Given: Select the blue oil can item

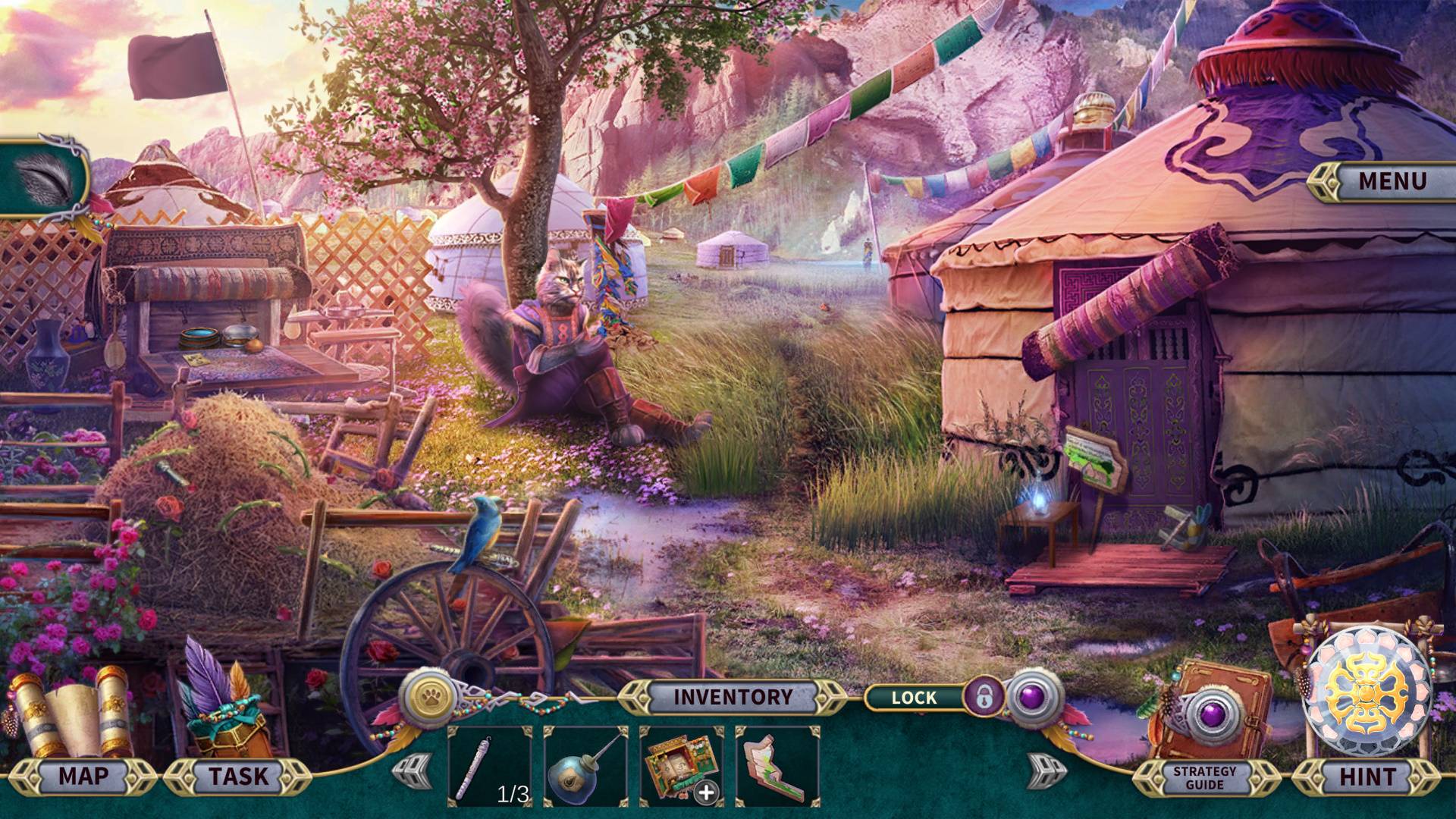Looking at the screenshot, I should 585,766.
